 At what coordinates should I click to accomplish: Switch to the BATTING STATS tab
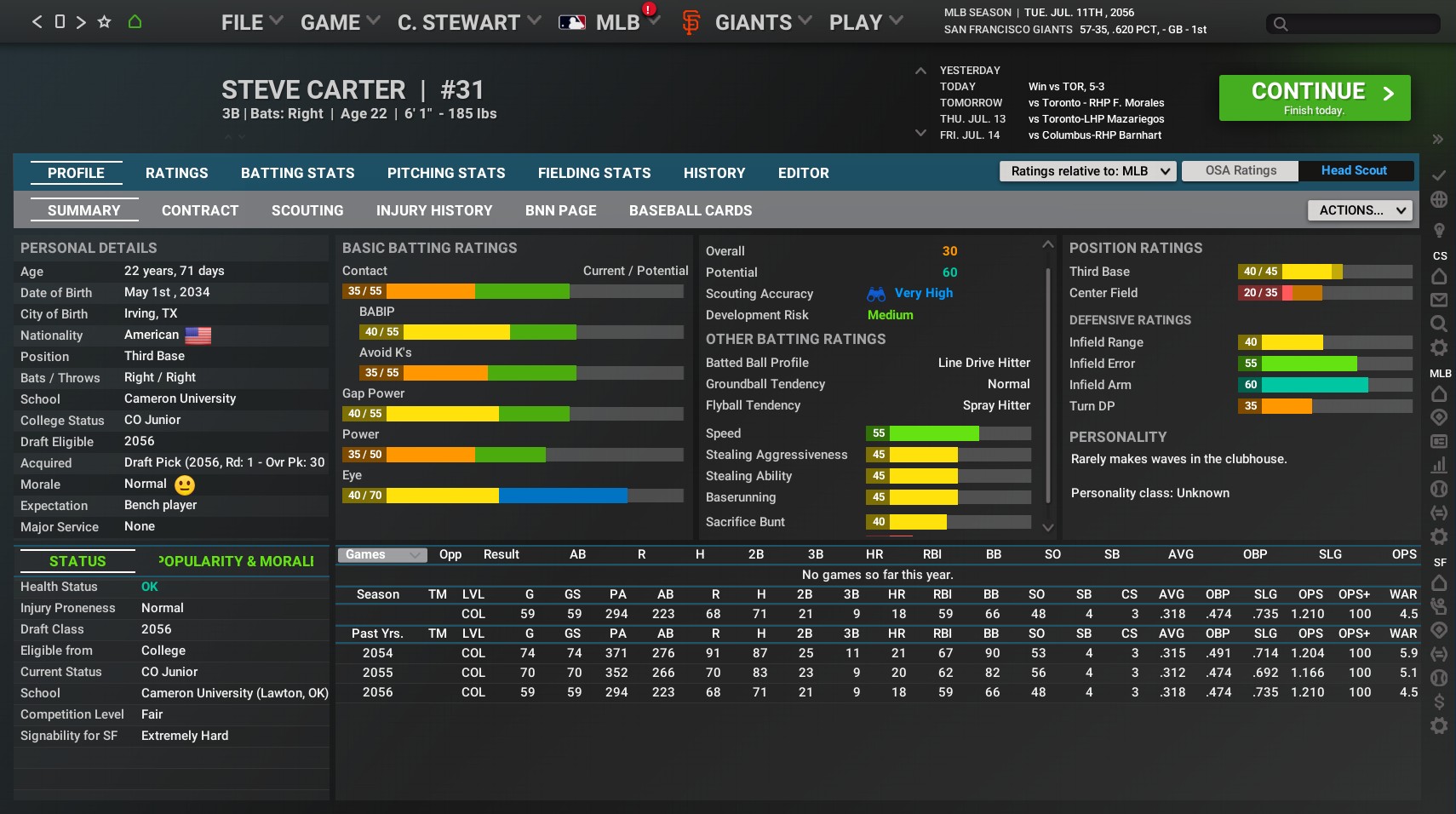297,173
